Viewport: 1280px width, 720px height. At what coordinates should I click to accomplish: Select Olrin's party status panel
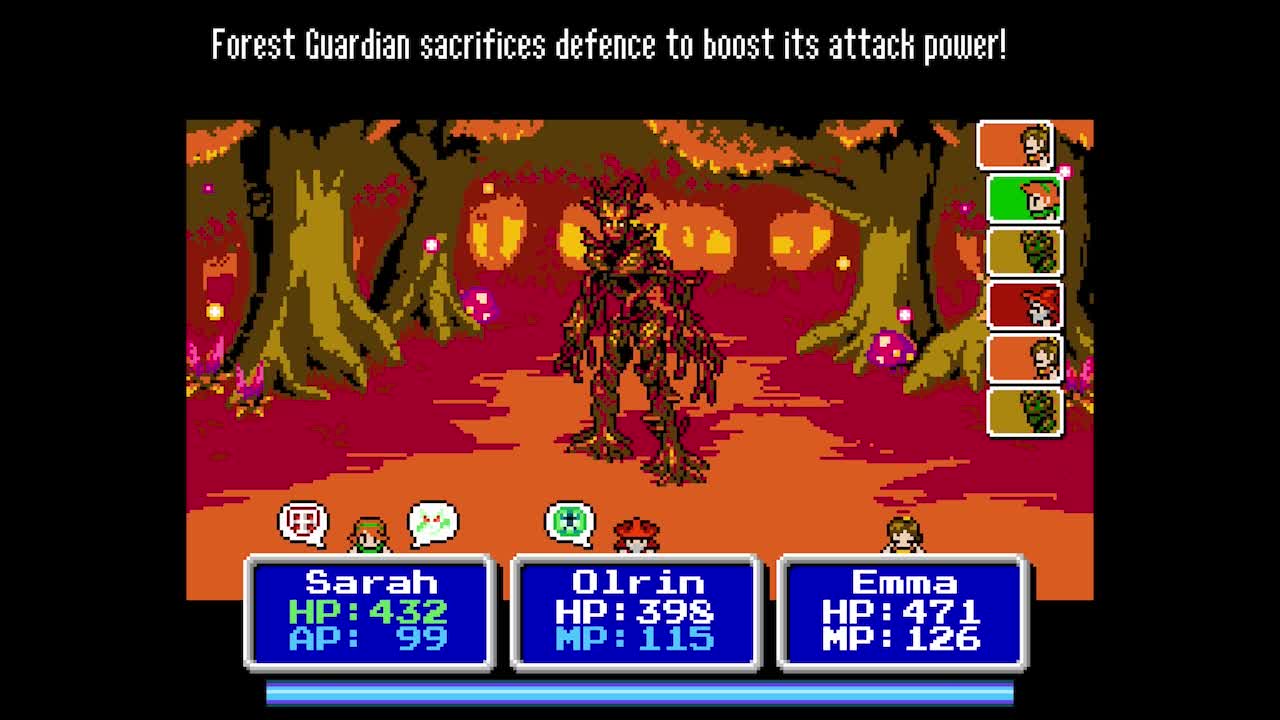coord(636,611)
